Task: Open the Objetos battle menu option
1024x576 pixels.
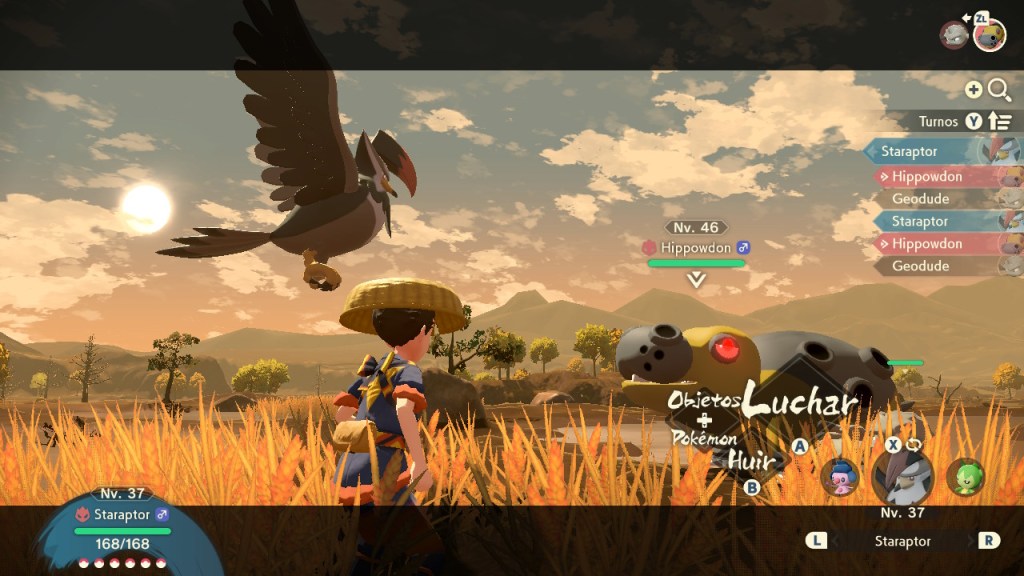Action: coord(704,402)
